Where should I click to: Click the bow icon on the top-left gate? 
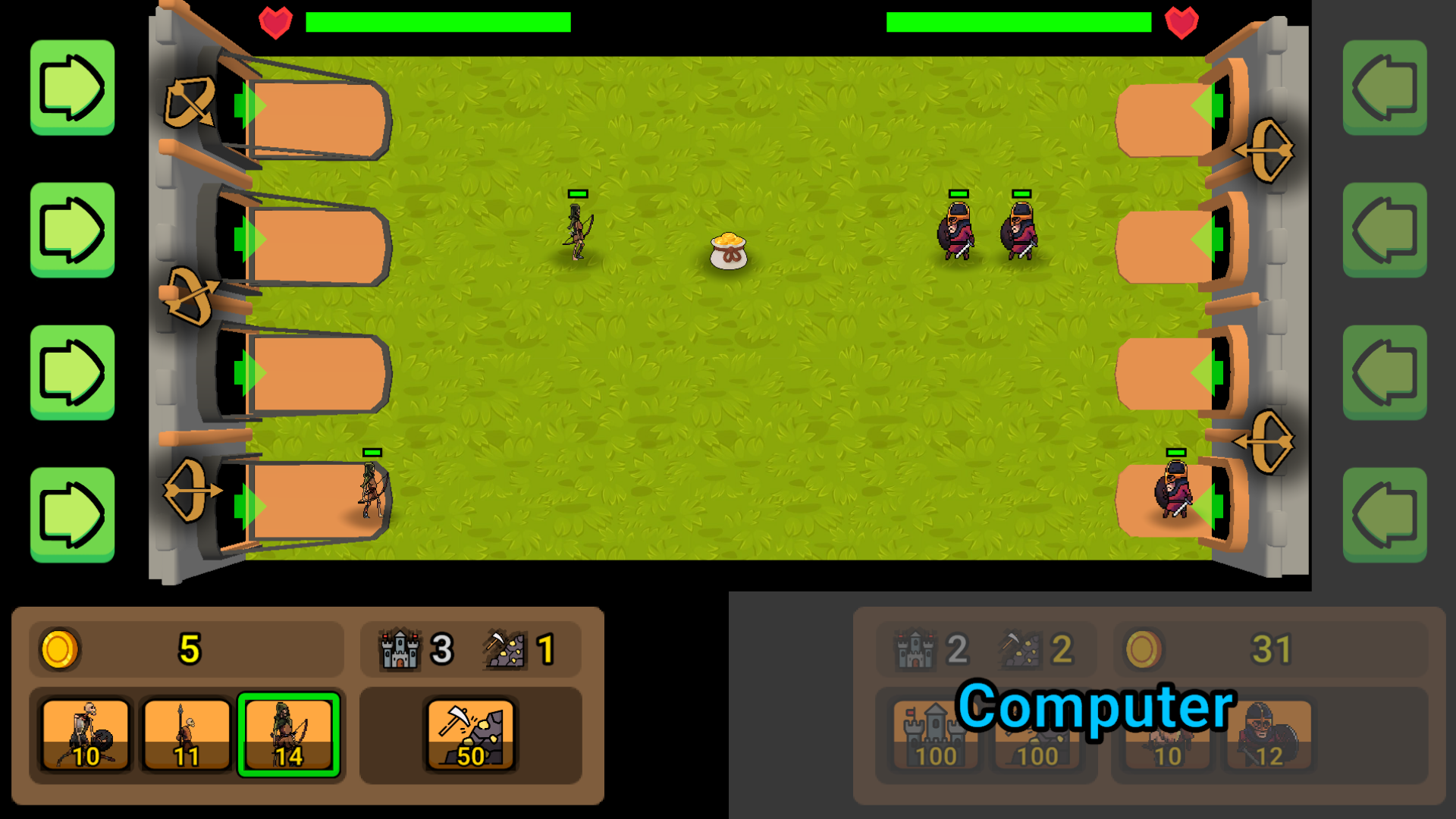(x=190, y=102)
